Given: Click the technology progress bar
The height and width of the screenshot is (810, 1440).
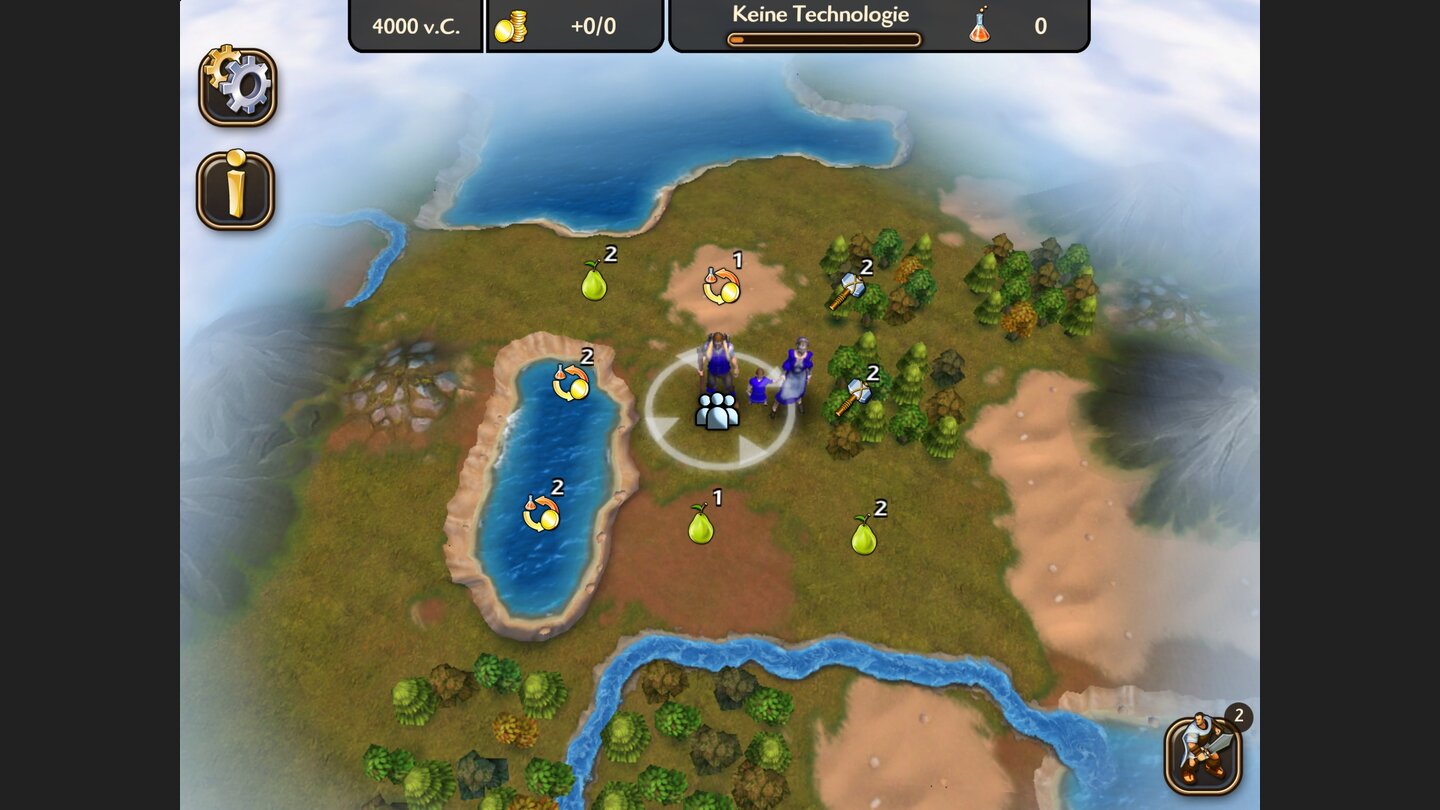Looking at the screenshot, I should click(x=822, y=38).
